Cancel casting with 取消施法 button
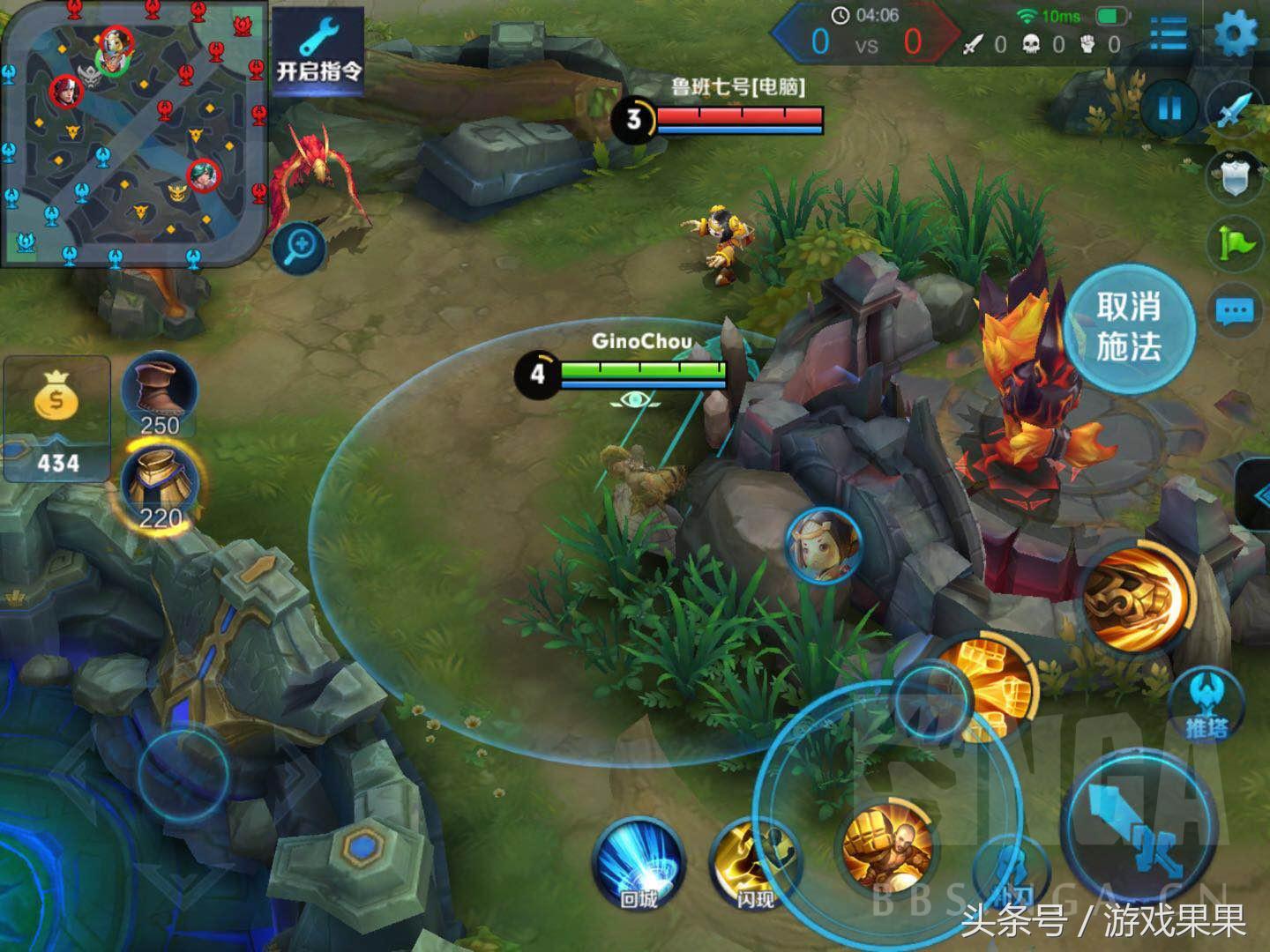 (x=1129, y=327)
